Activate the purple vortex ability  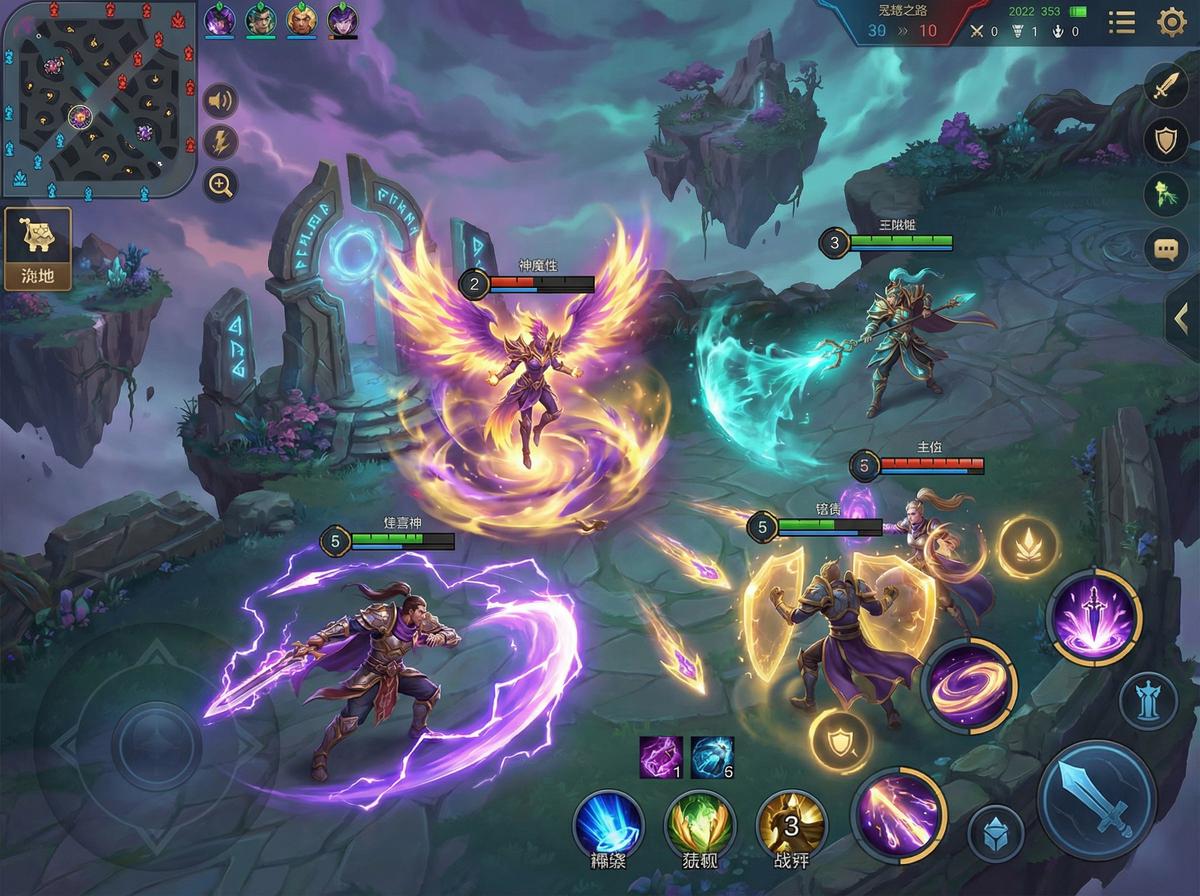click(968, 686)
